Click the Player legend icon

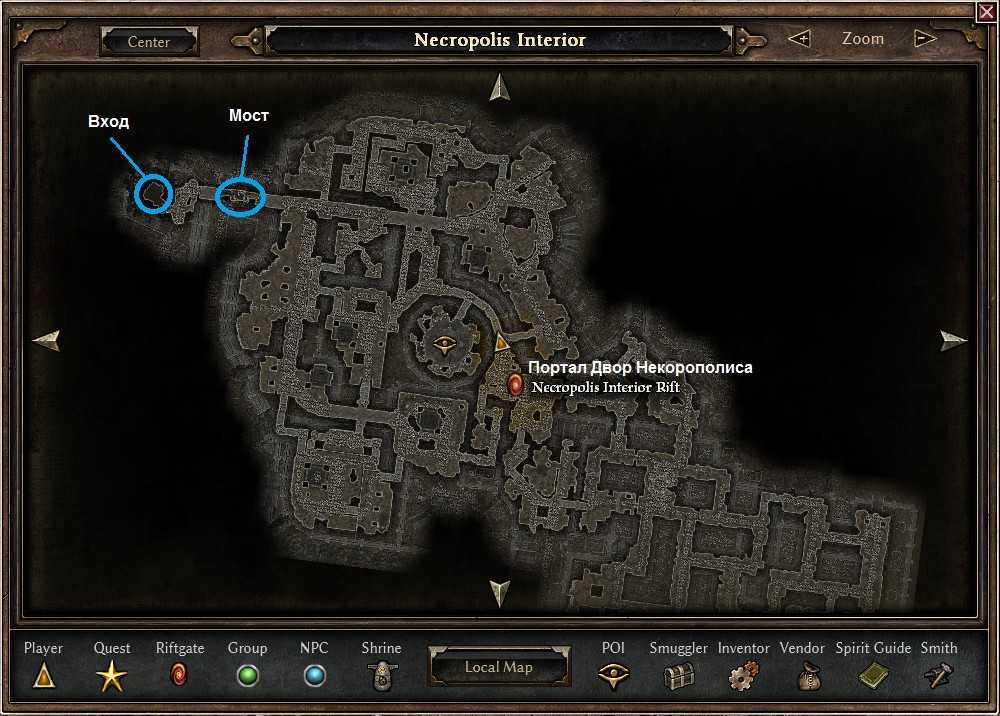43,677
